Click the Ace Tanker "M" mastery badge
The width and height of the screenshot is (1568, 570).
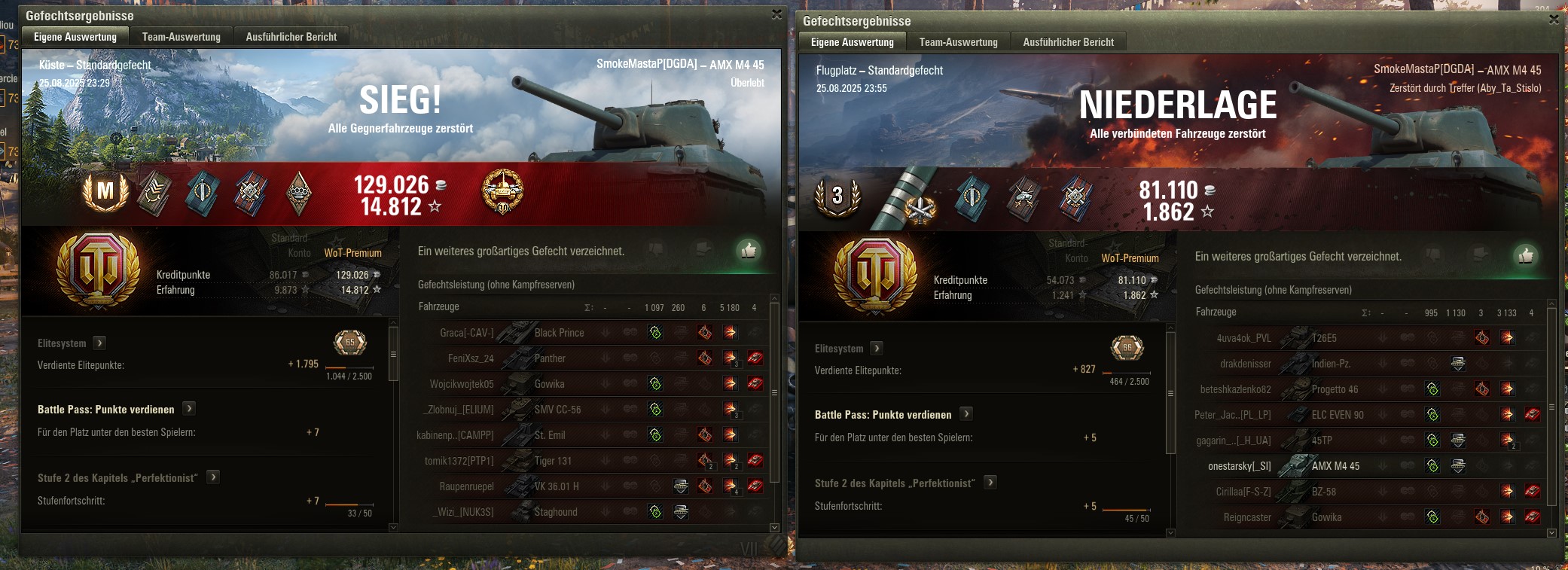[105, 193]
